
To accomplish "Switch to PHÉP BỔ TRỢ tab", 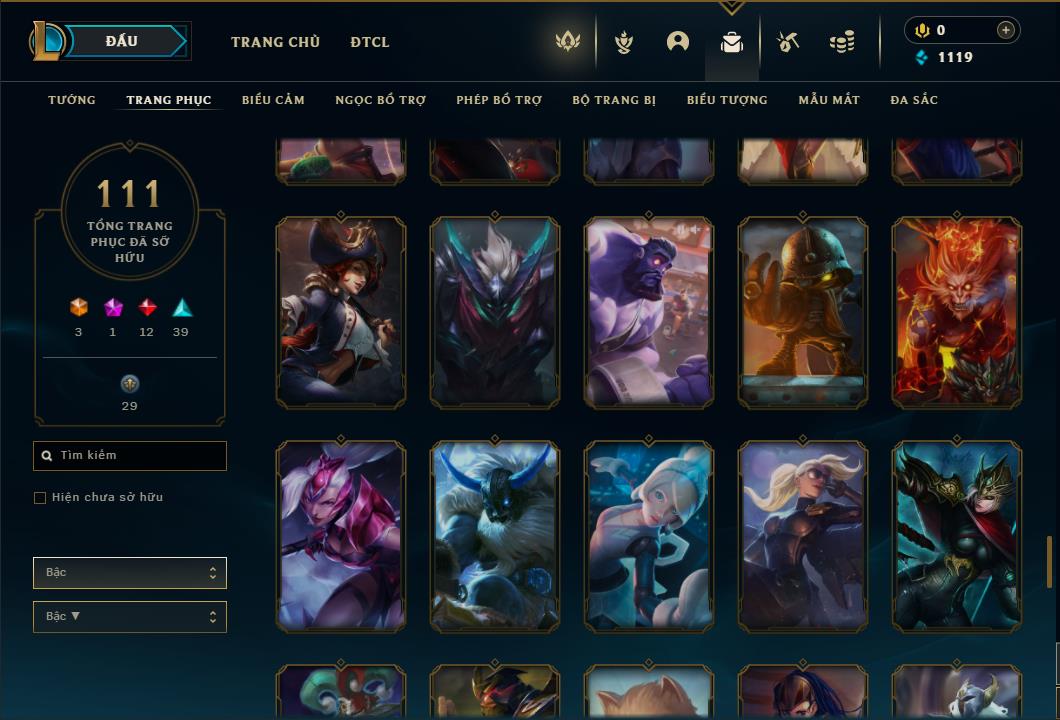I will pyautogui.click(x=499, y=100).
